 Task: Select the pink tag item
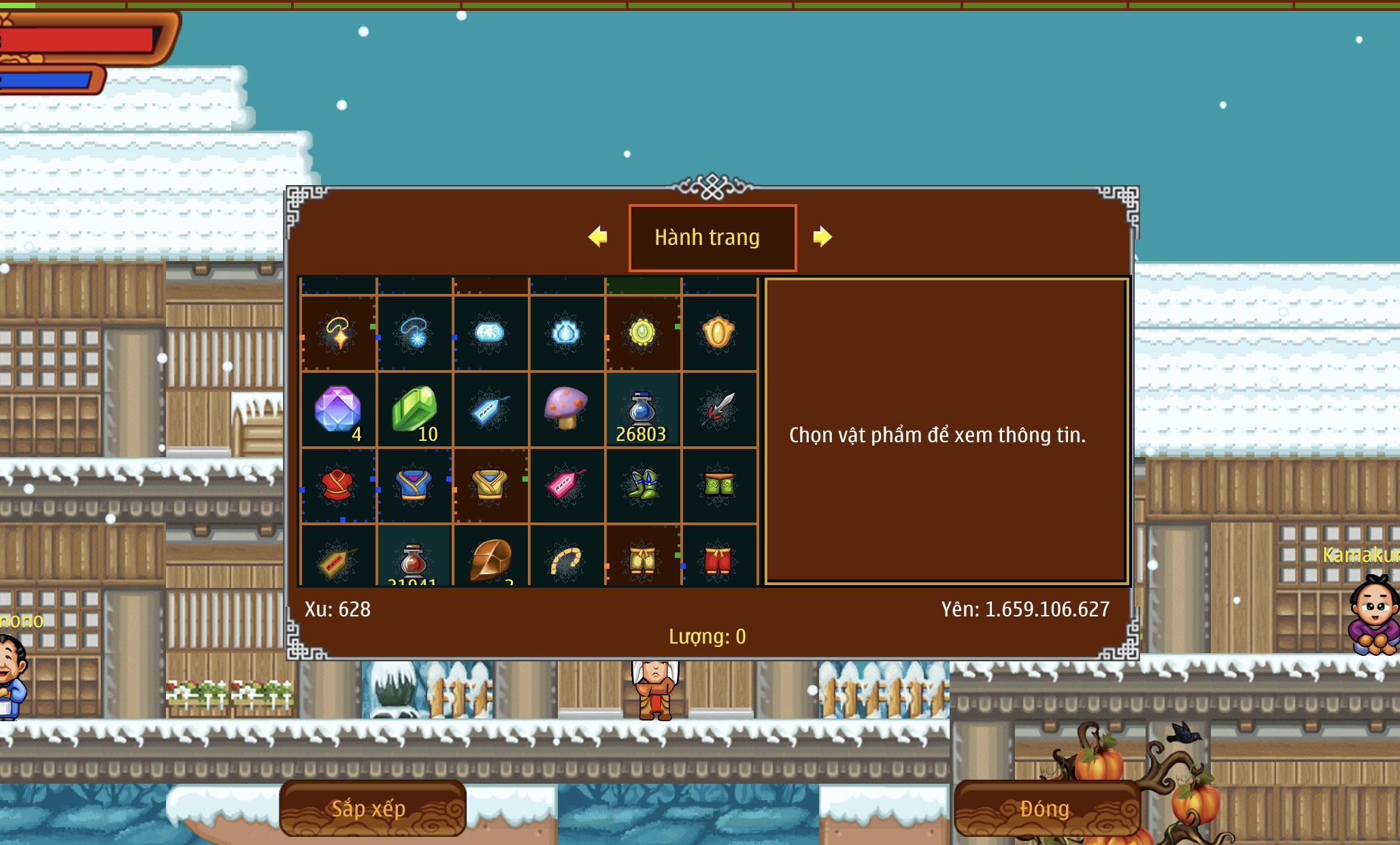pos(566,485)
